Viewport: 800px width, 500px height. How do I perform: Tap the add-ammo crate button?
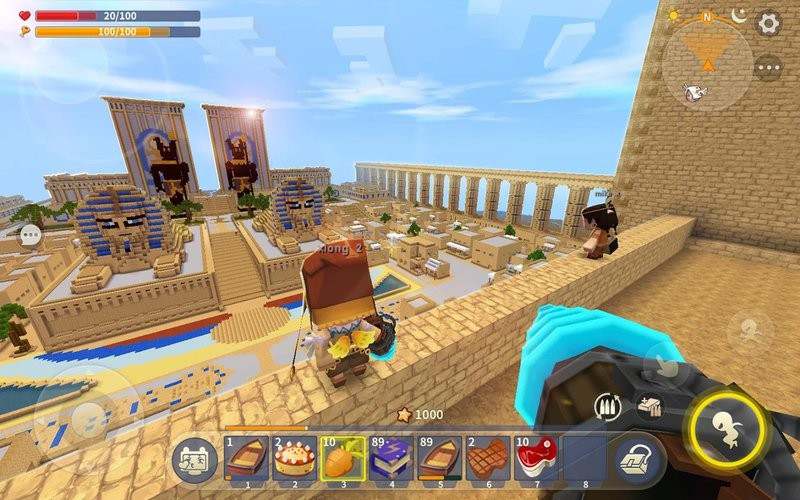tap(649, 406)
